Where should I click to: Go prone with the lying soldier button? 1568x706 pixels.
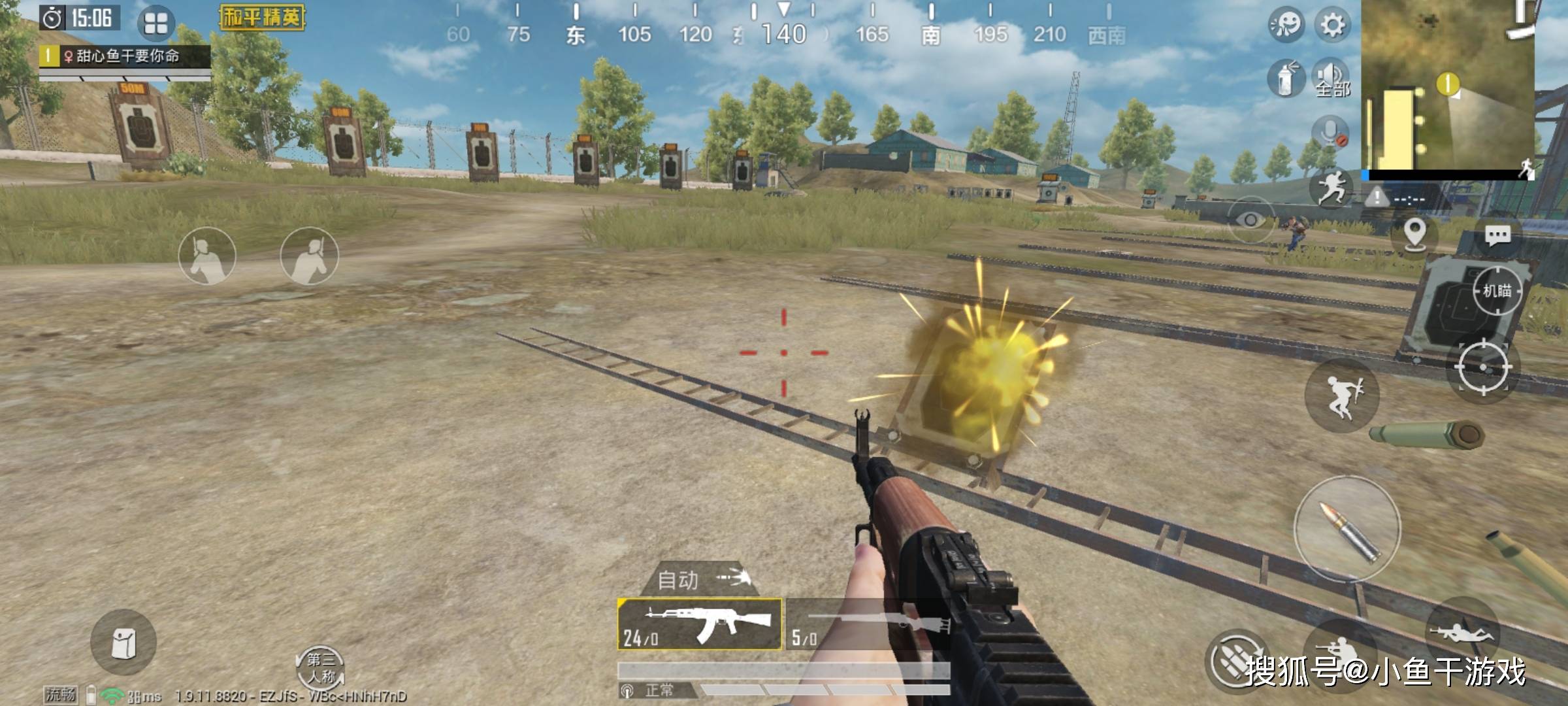1462,631
